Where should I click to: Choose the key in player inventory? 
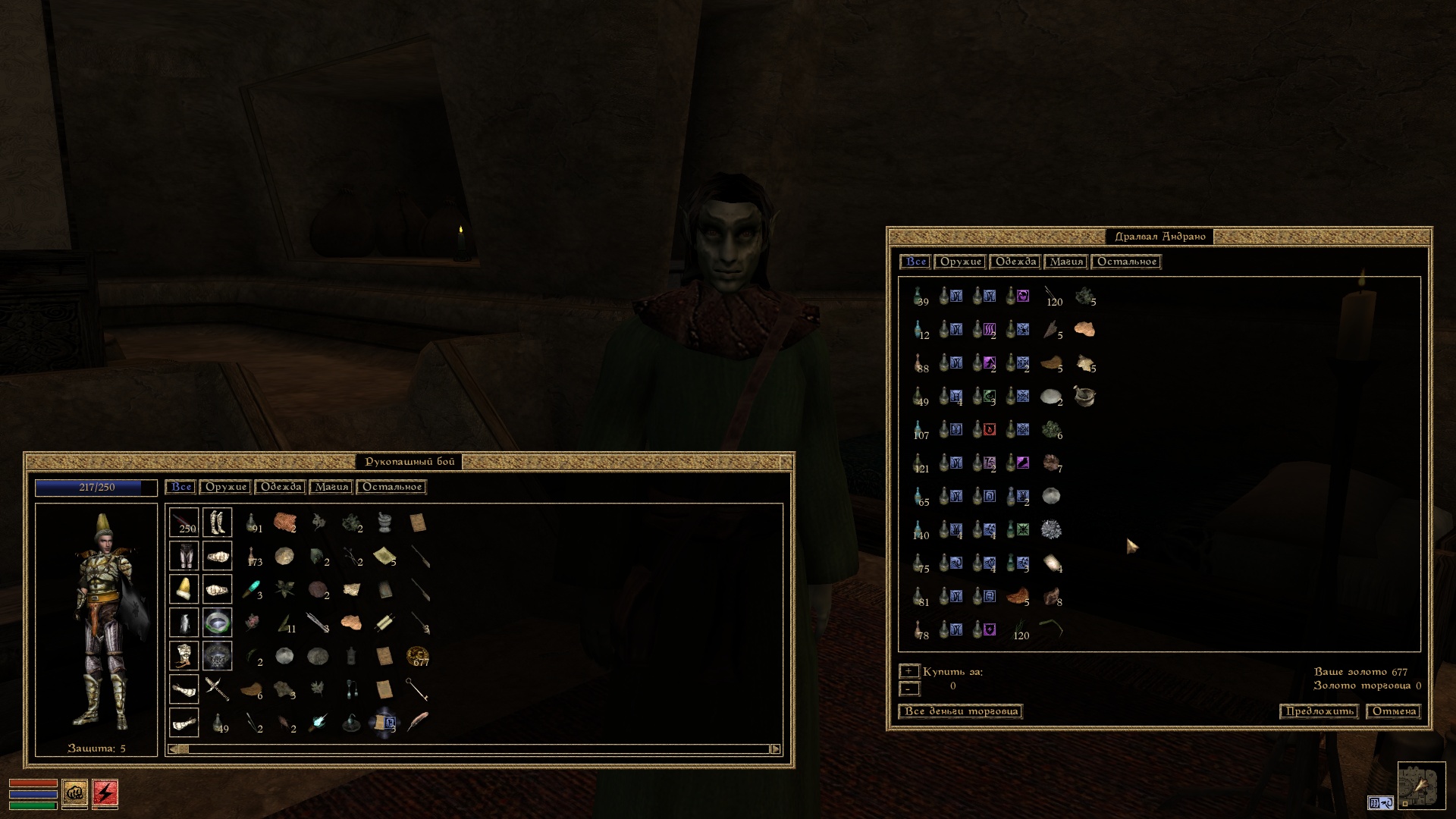coord(417,689)
